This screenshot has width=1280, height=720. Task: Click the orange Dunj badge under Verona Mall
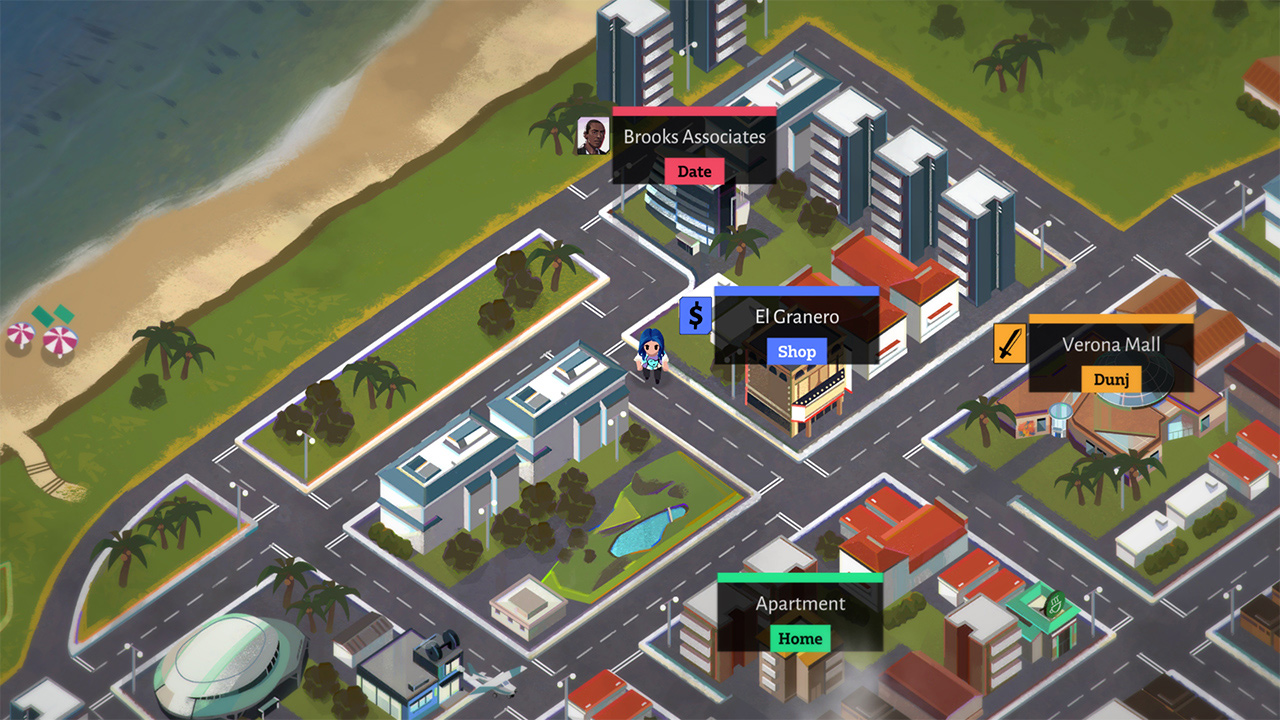click(x=1112, y=380)
